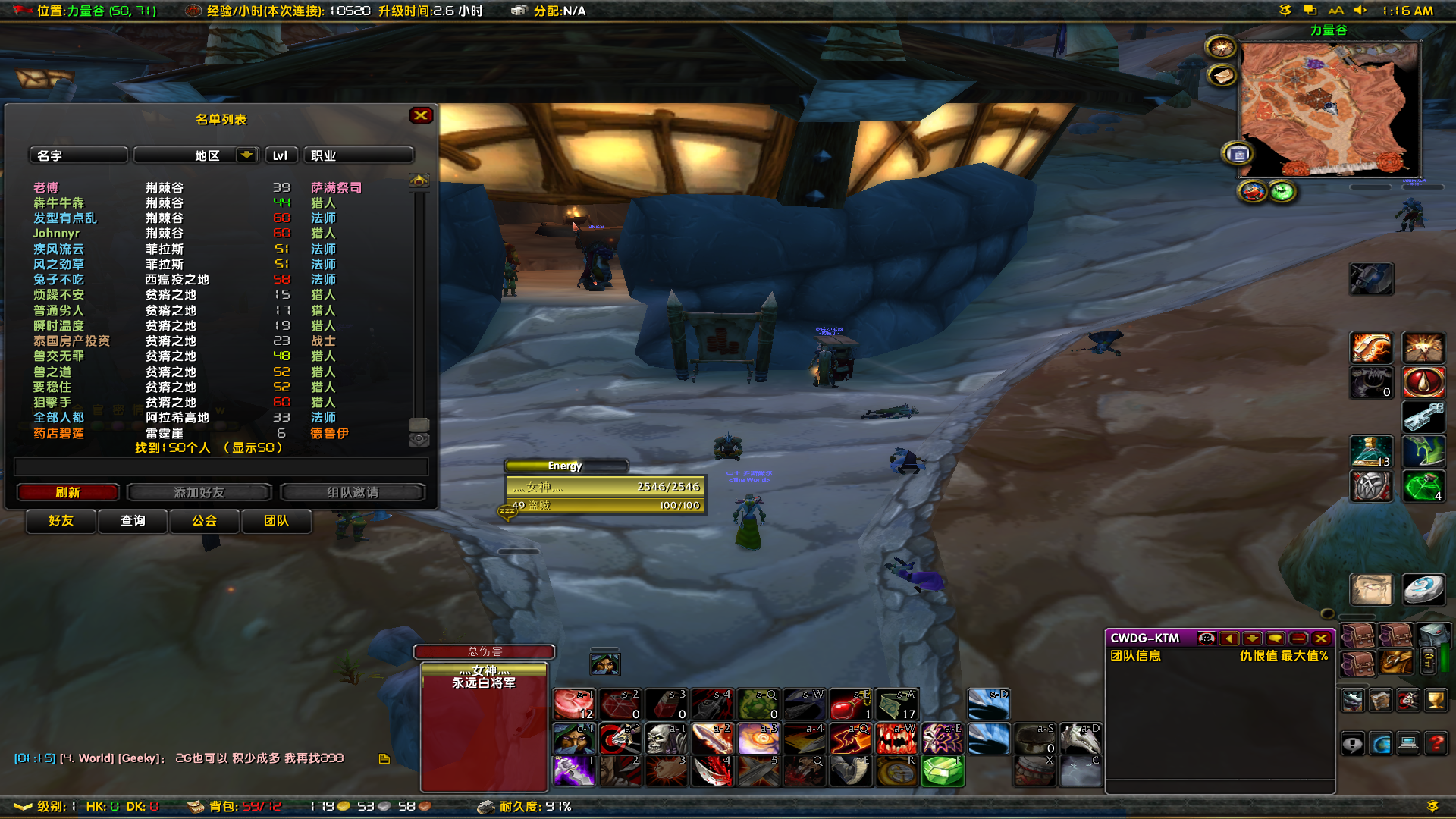Click the 力量谷 minimap
The image size is (1456, 819).
coord(1329,108)
